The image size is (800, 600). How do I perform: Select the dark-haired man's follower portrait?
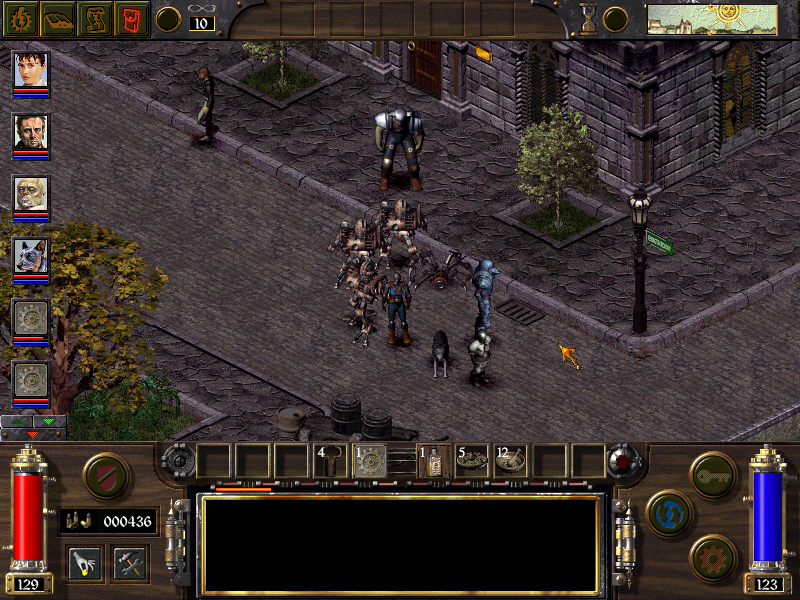coord(31,133)
